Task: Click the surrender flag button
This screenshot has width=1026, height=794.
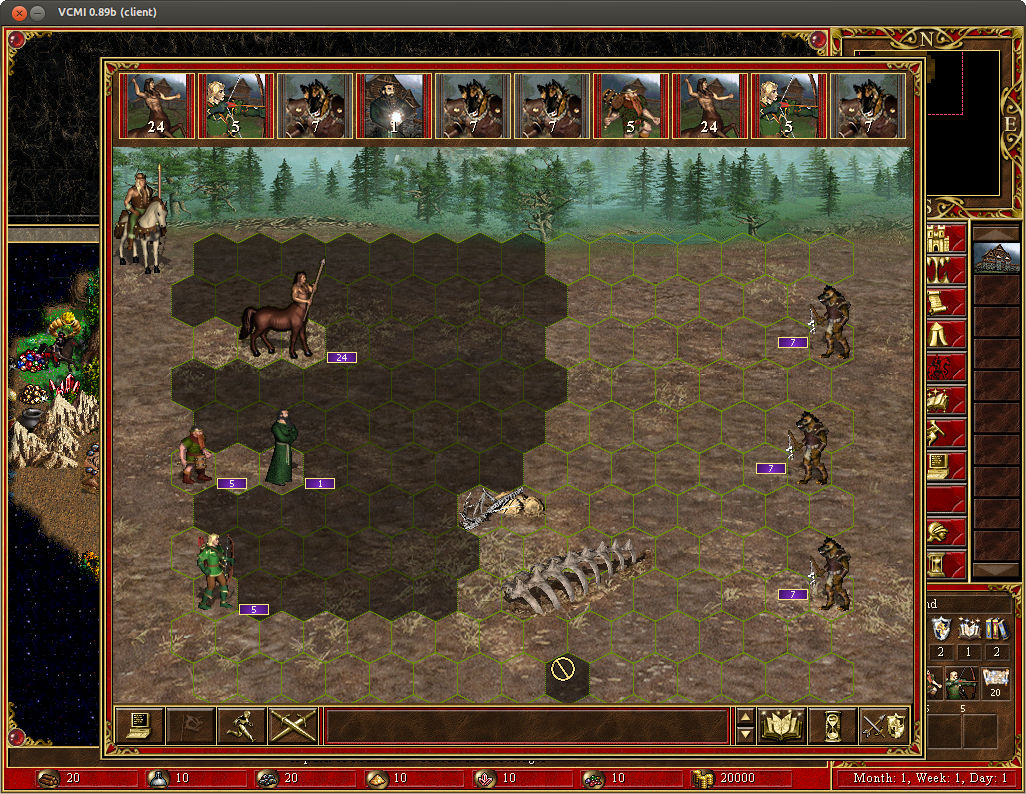Action: click(191, 725)
